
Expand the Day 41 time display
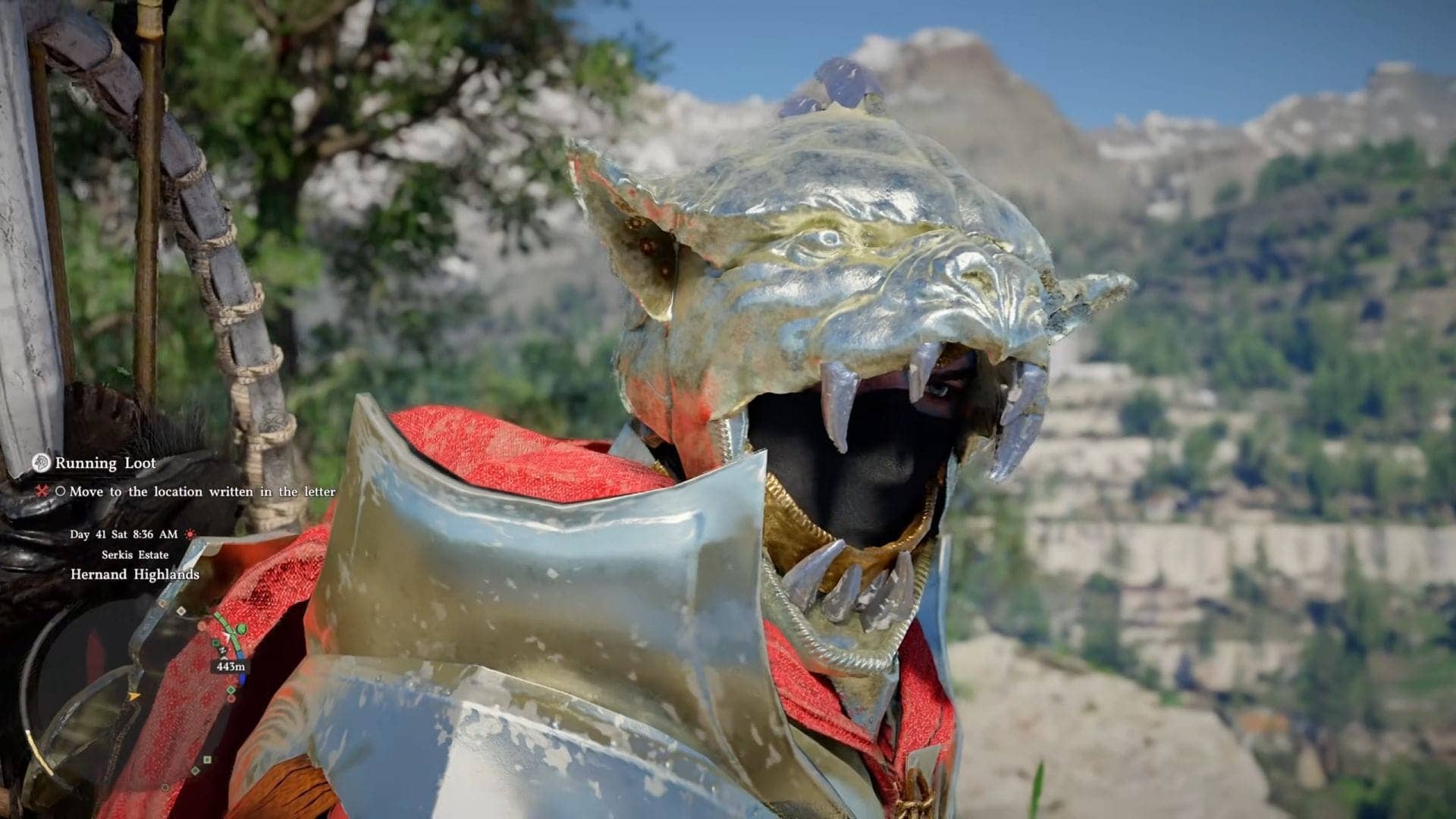coord(124,535)
